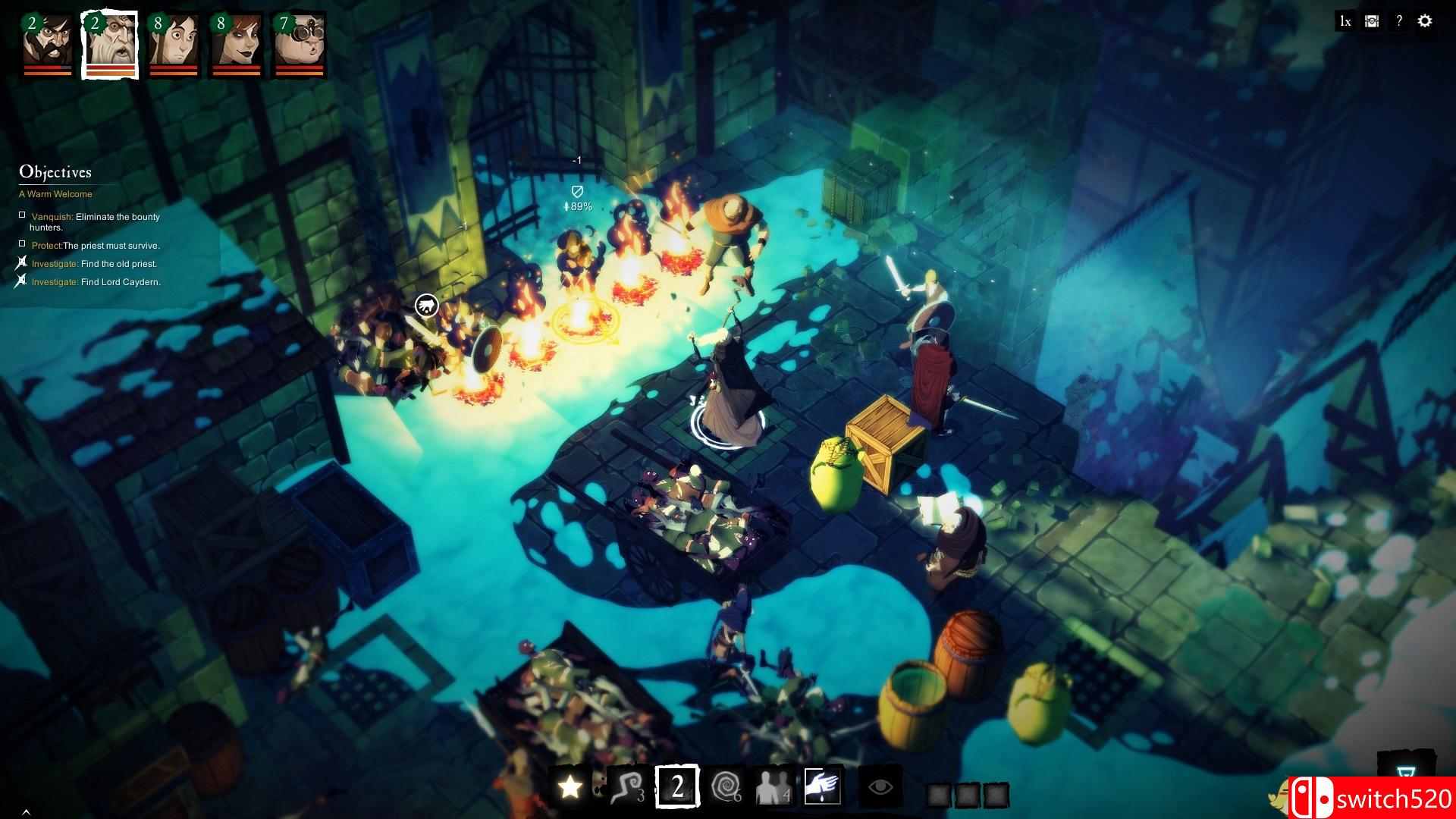Pick the red-haired woman portrait

pyautogui.click(x=236, y=42)
